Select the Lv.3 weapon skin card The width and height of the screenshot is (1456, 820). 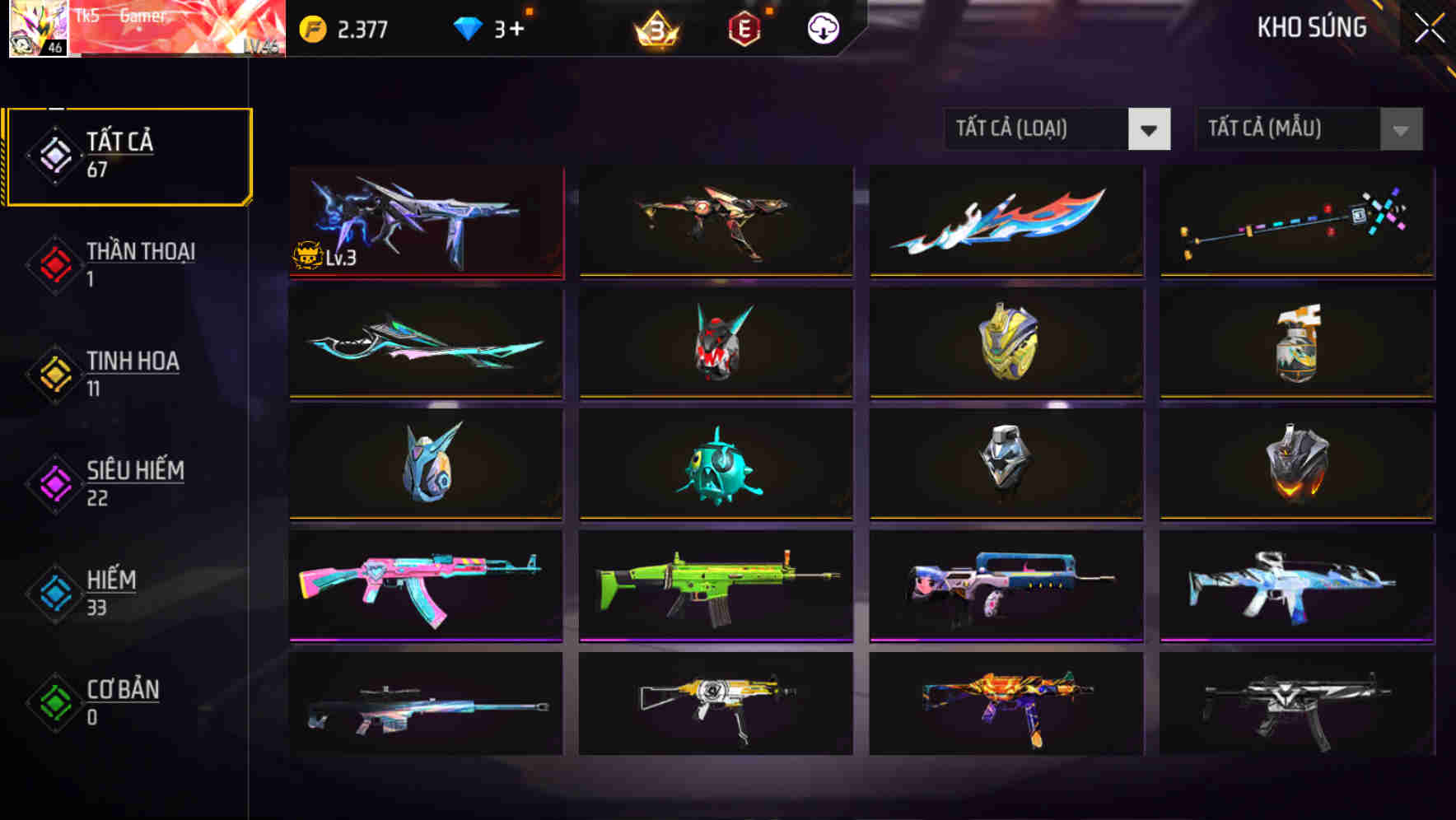(x=425, y=221)
